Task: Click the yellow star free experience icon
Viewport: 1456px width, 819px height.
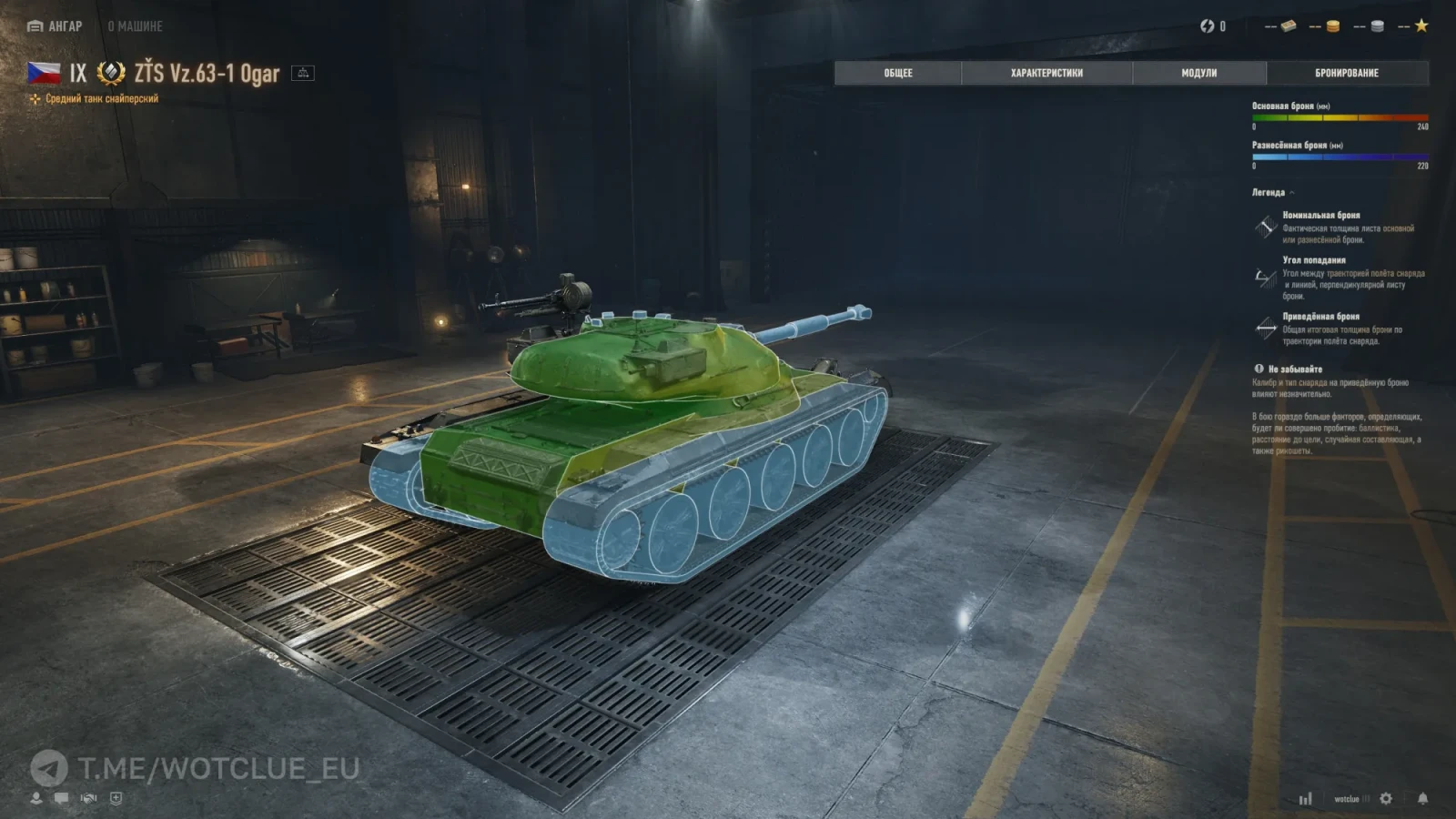Action: coord(1421,26)
